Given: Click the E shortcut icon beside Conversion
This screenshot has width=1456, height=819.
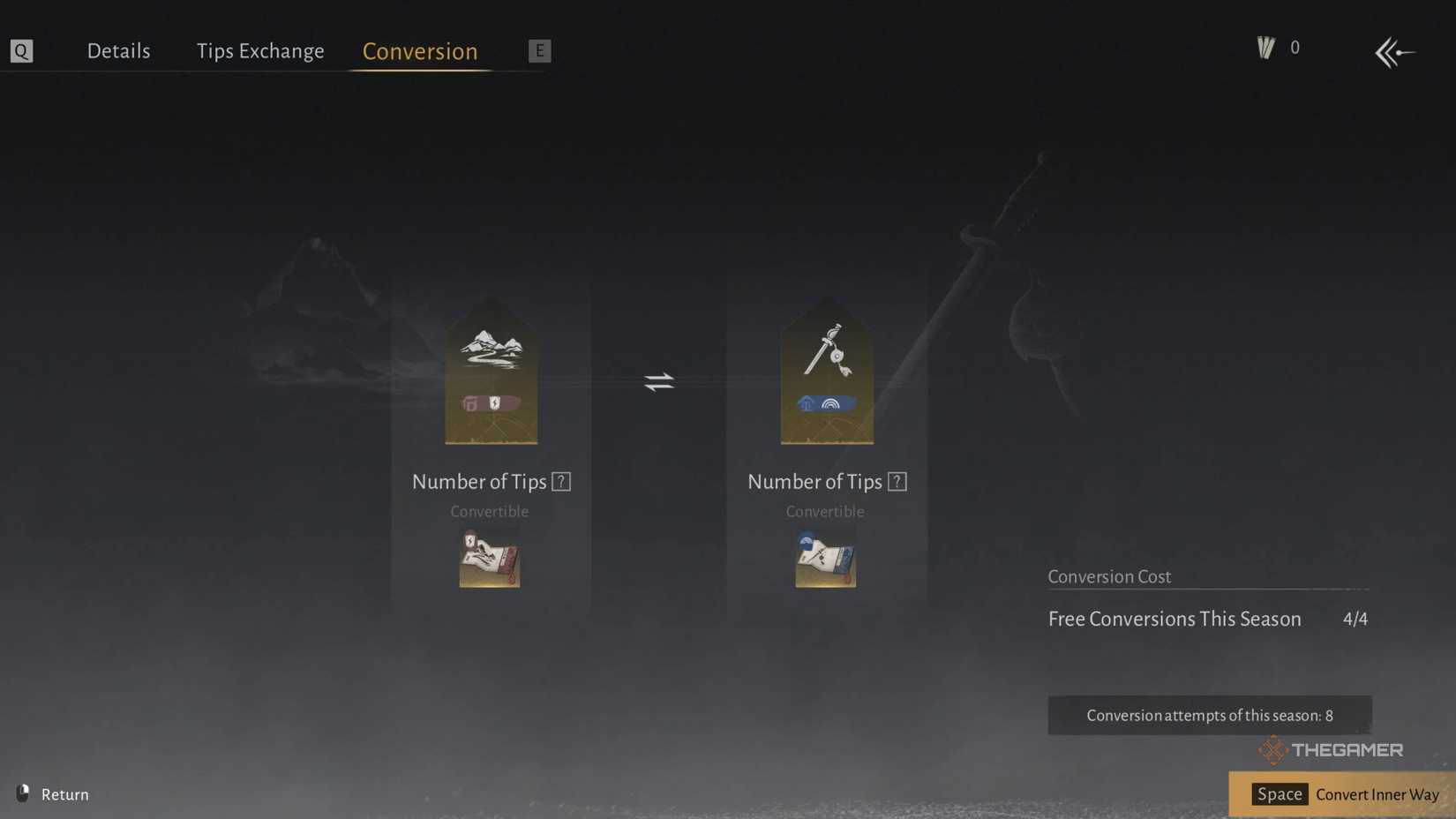Looking at the screenshot, I should (x=539, y=50).
